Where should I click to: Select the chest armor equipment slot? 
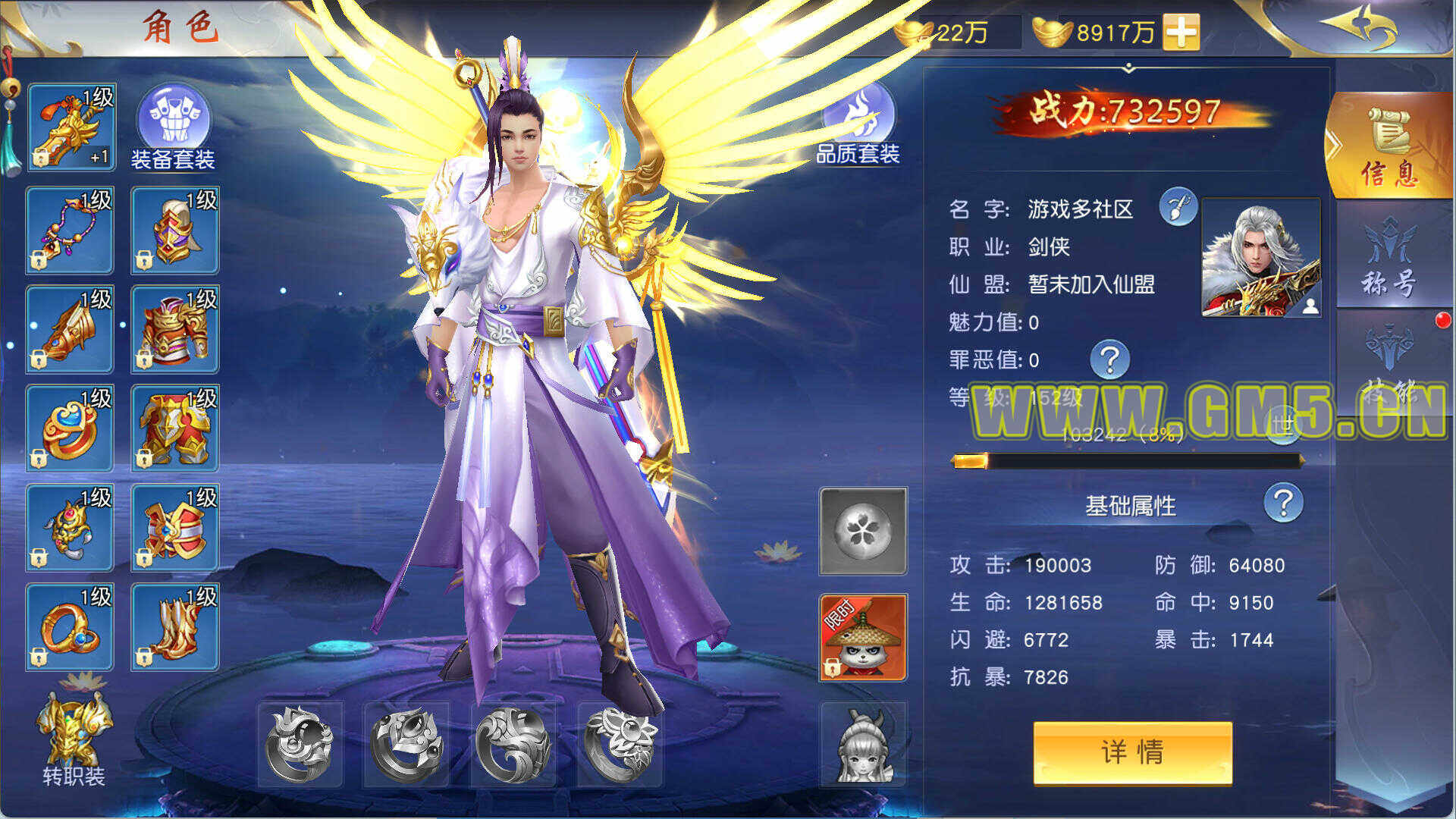(175, 329)
